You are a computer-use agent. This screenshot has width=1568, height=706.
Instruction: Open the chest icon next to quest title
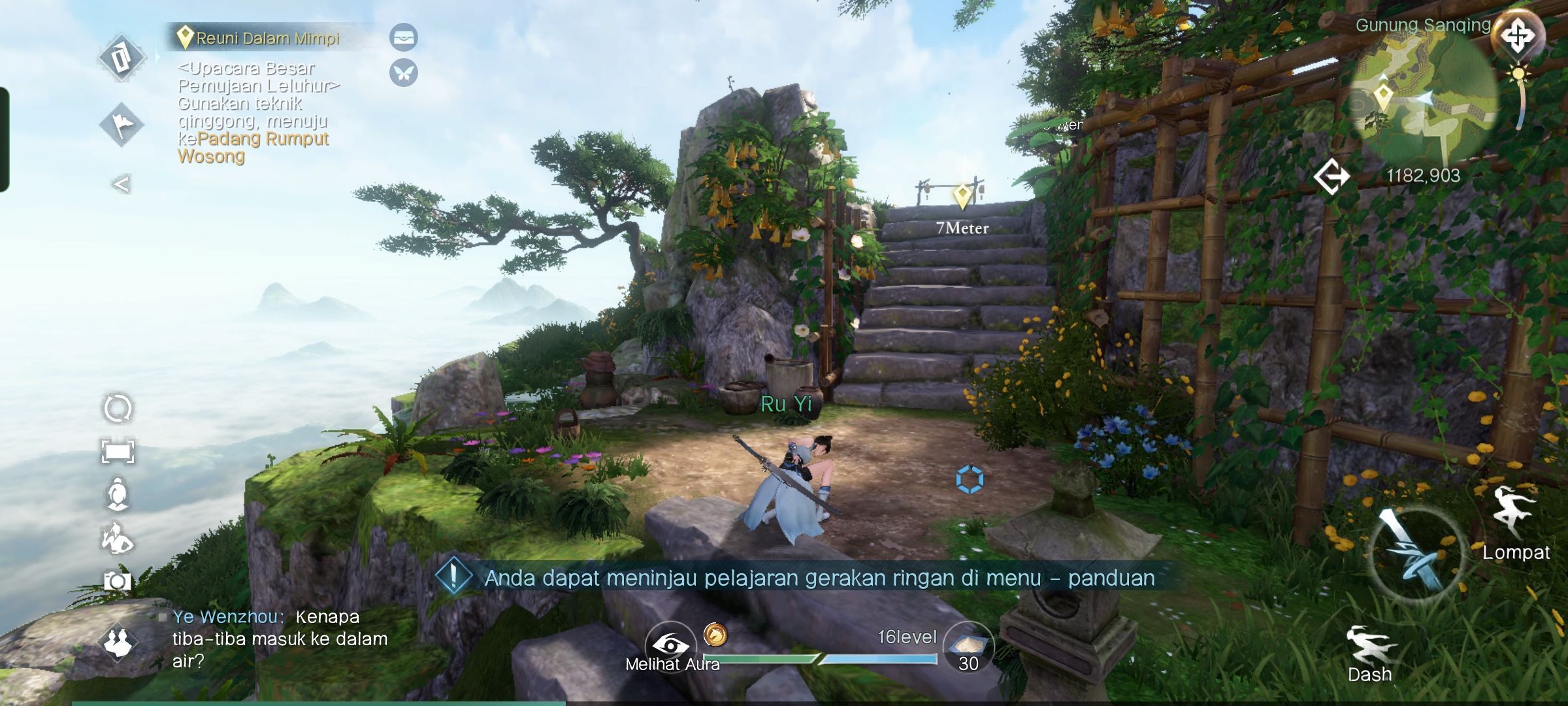pyautogui.click(x=403, y=37)
